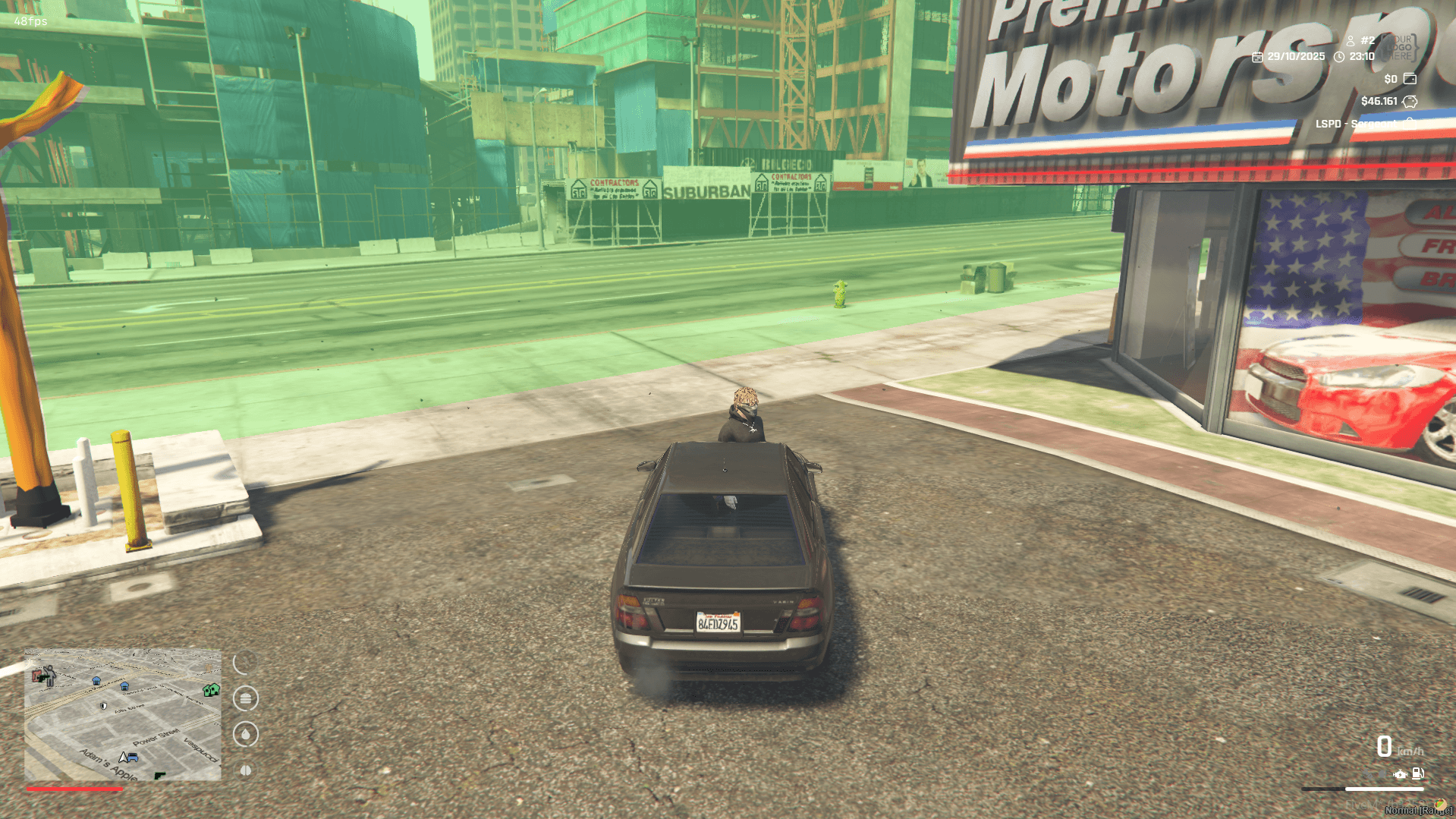Screen dimensions: 1456x819
Task: Click the taco voice range icon
Action: point(1439,805)
